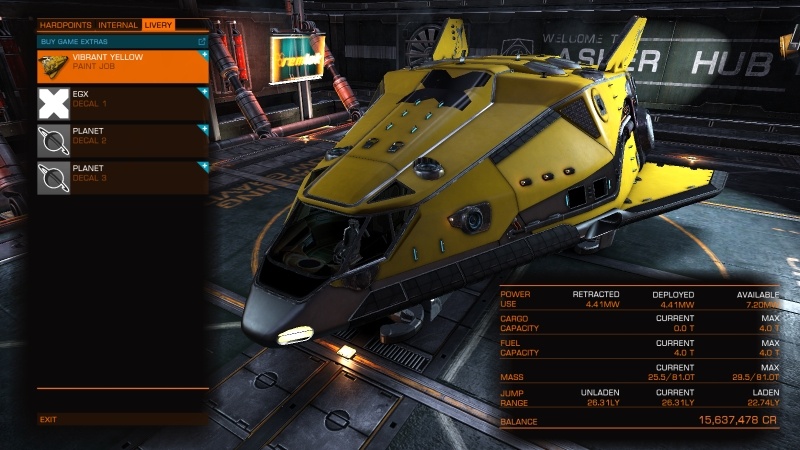Choose the EGX Decal 1 entry
Screen dimensions: 800x450
[x=122, y=103]
